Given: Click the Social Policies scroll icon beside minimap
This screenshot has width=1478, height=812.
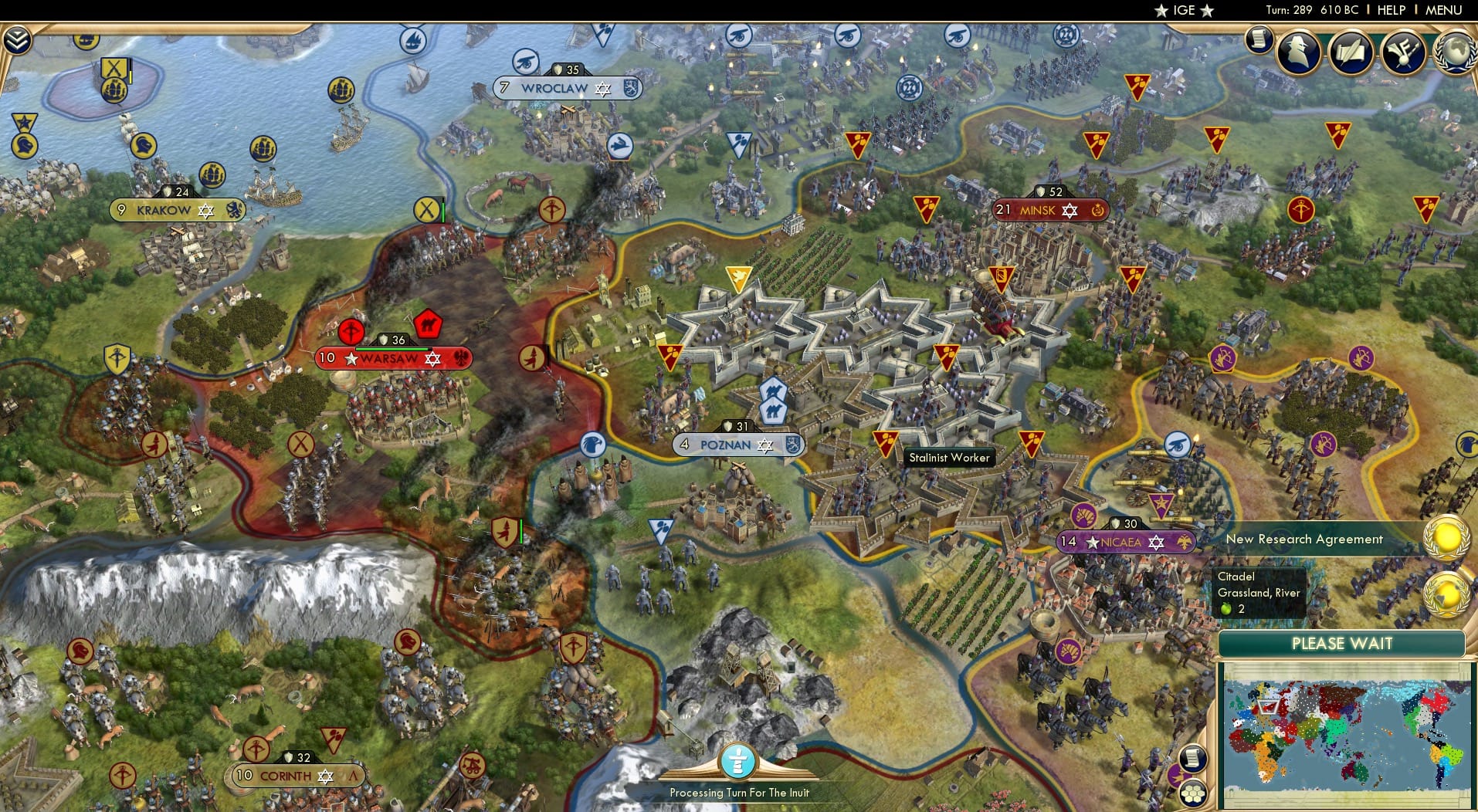Looking at the screenshot, I should 1193,759.
